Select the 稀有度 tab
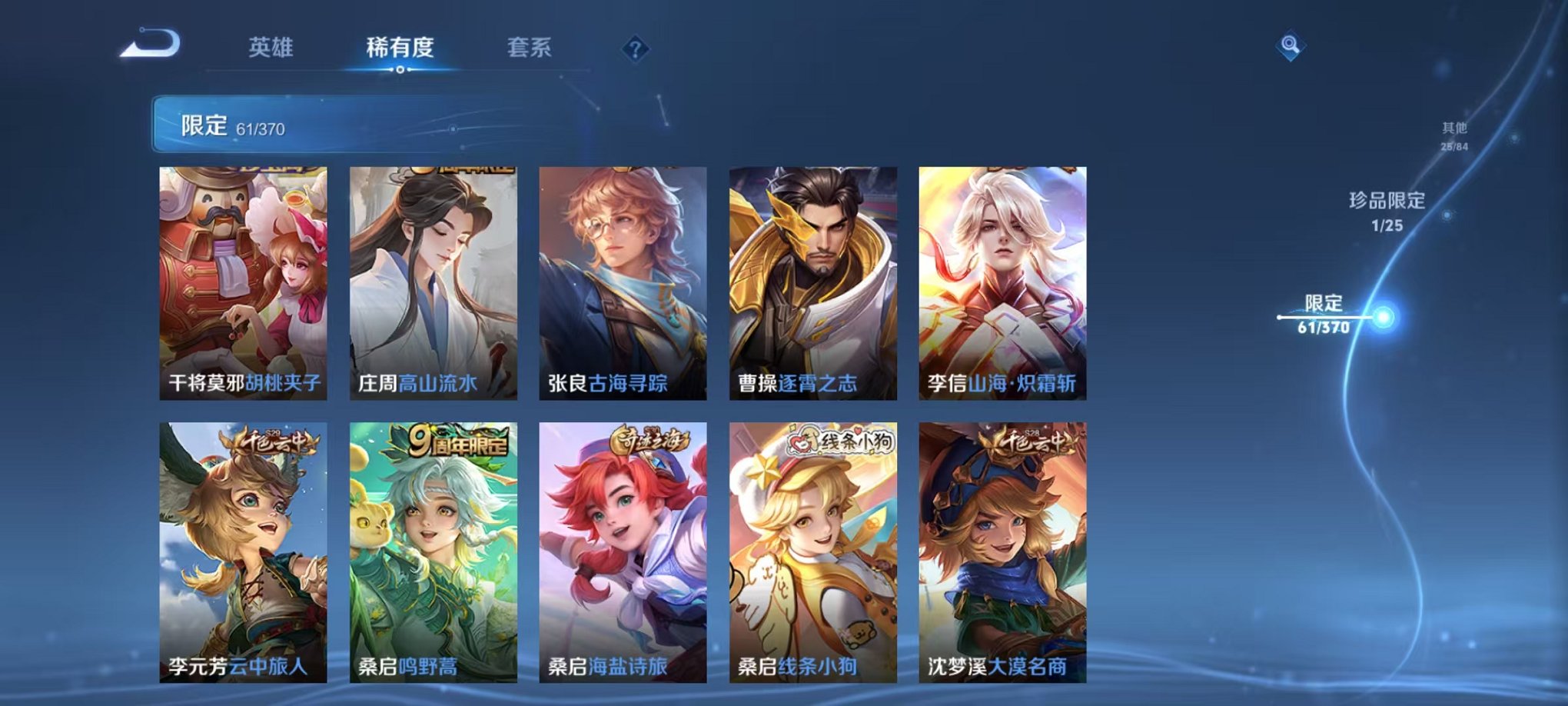The height and width of the screenshot is (706, 1568). 399,46
